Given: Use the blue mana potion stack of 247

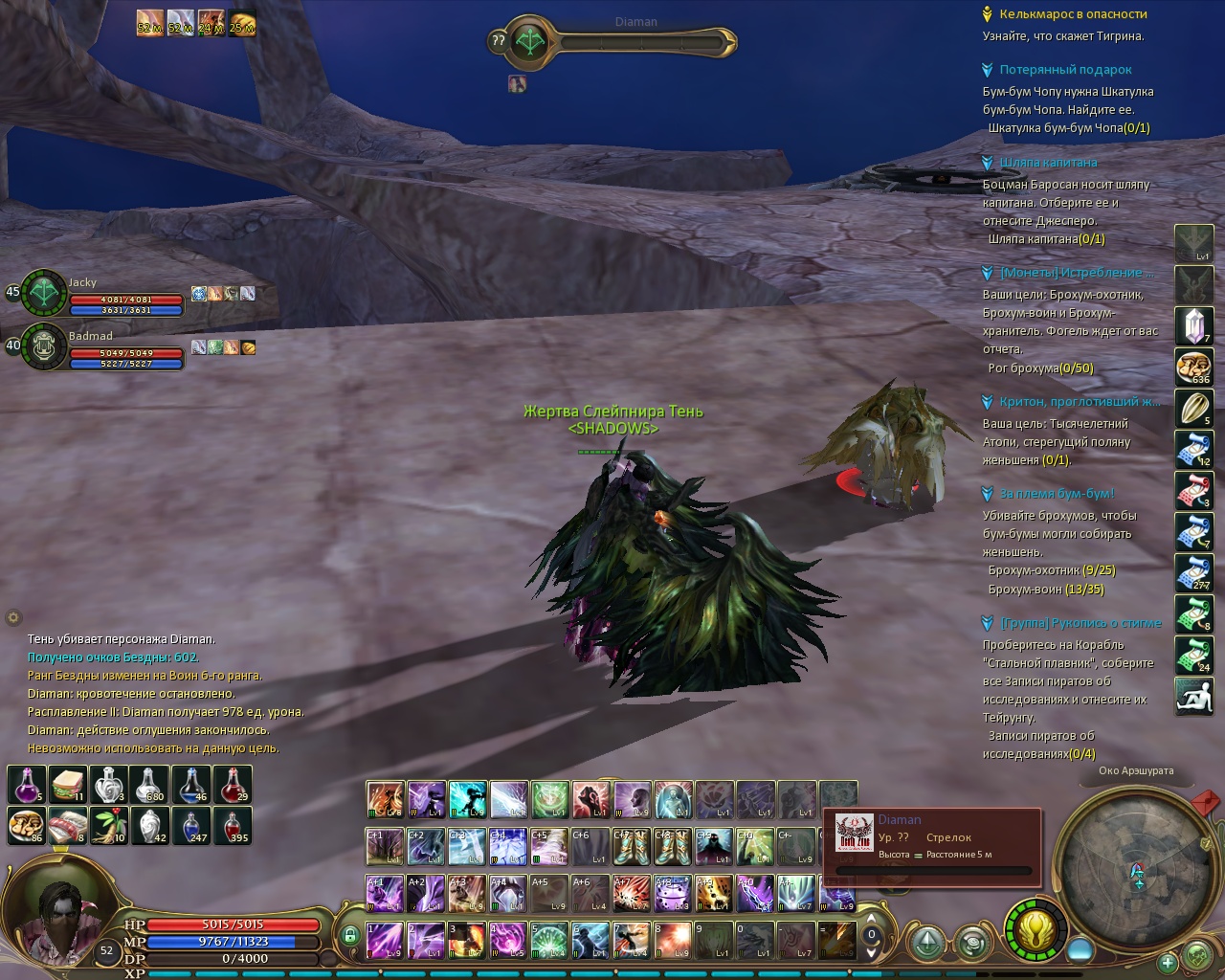Looking at the screenshot, I should 191,825.
